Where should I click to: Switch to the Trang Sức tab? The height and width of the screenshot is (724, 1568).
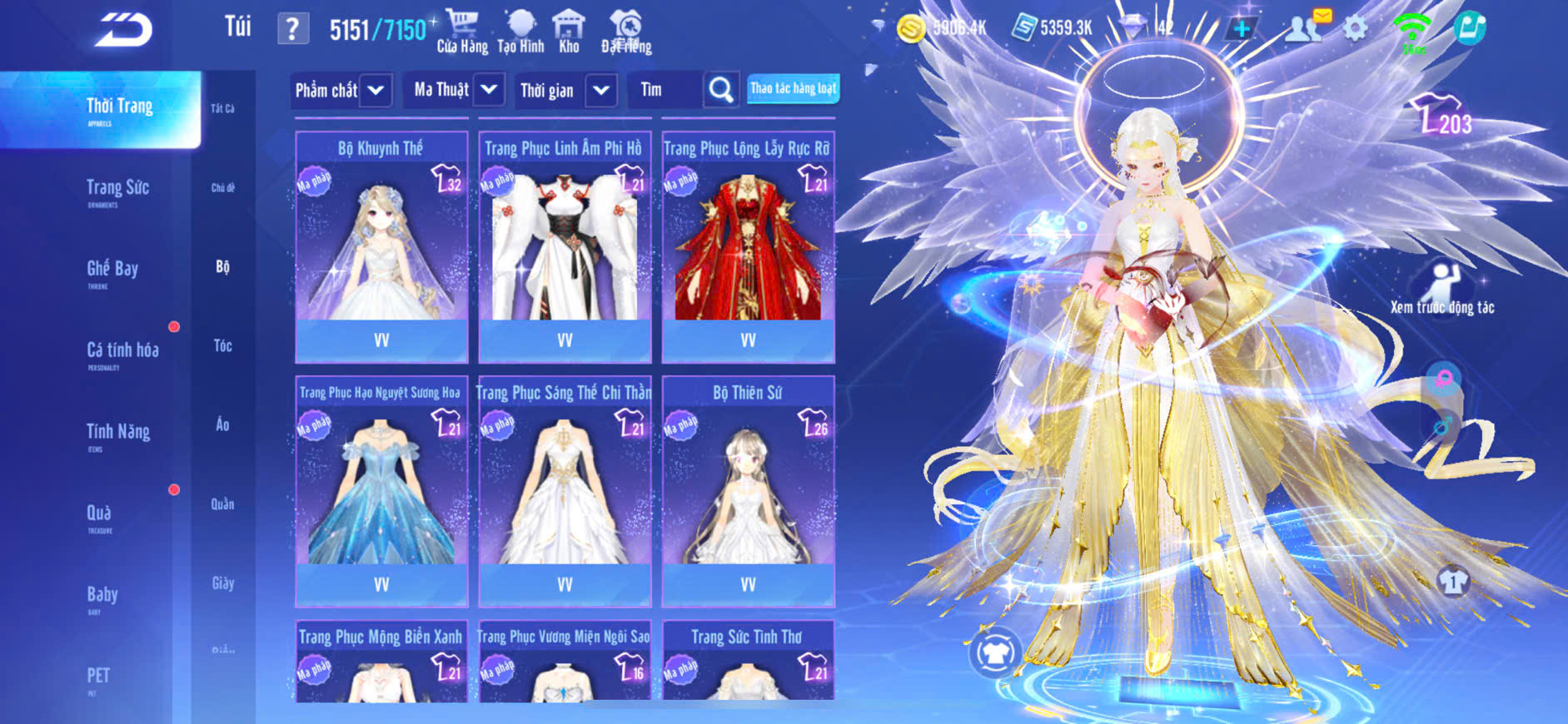click(x=117, y=191)
